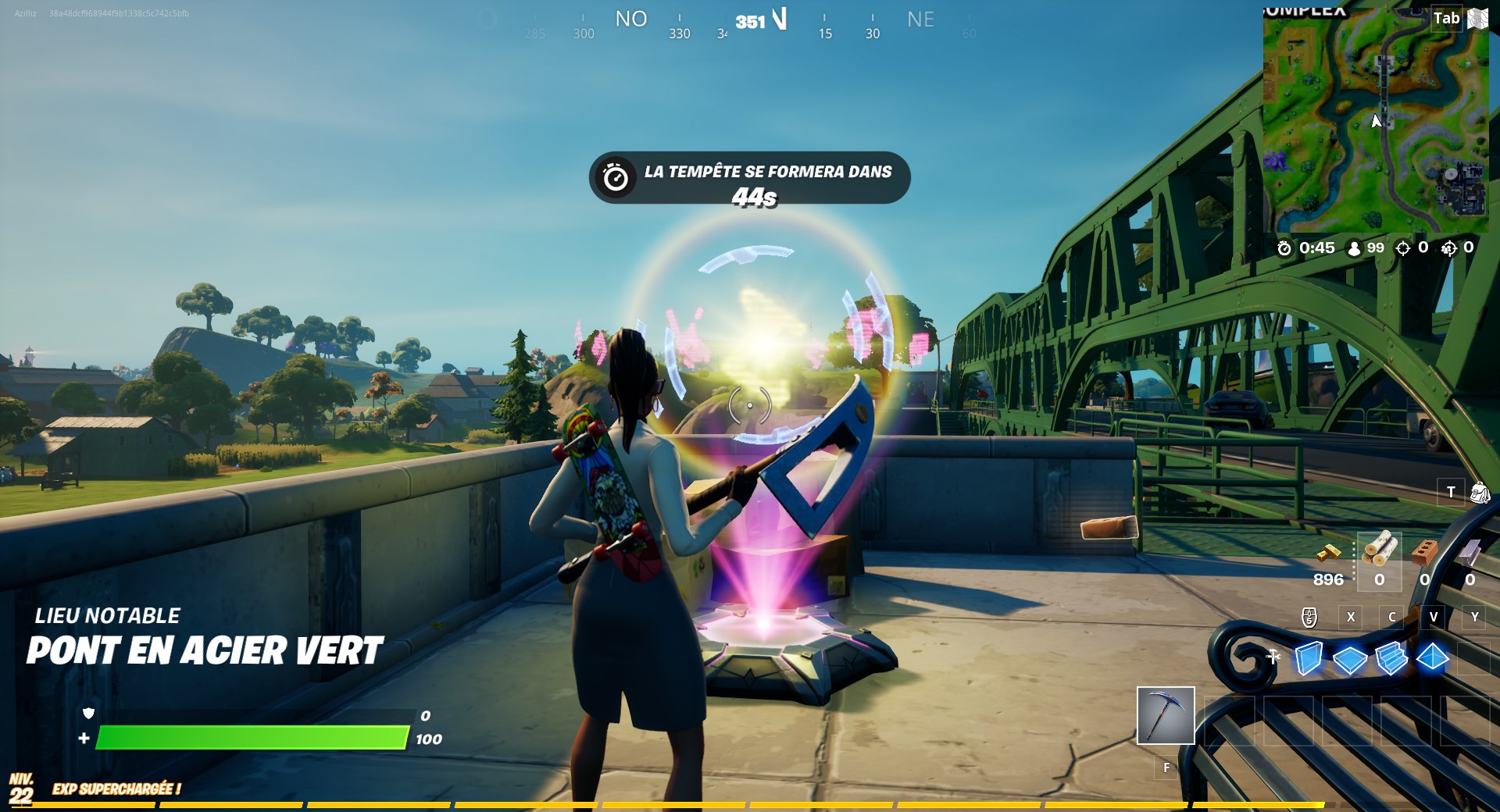Click the eliminations crosshair icon
1500x812 pixels.
tap(1402, 249)
